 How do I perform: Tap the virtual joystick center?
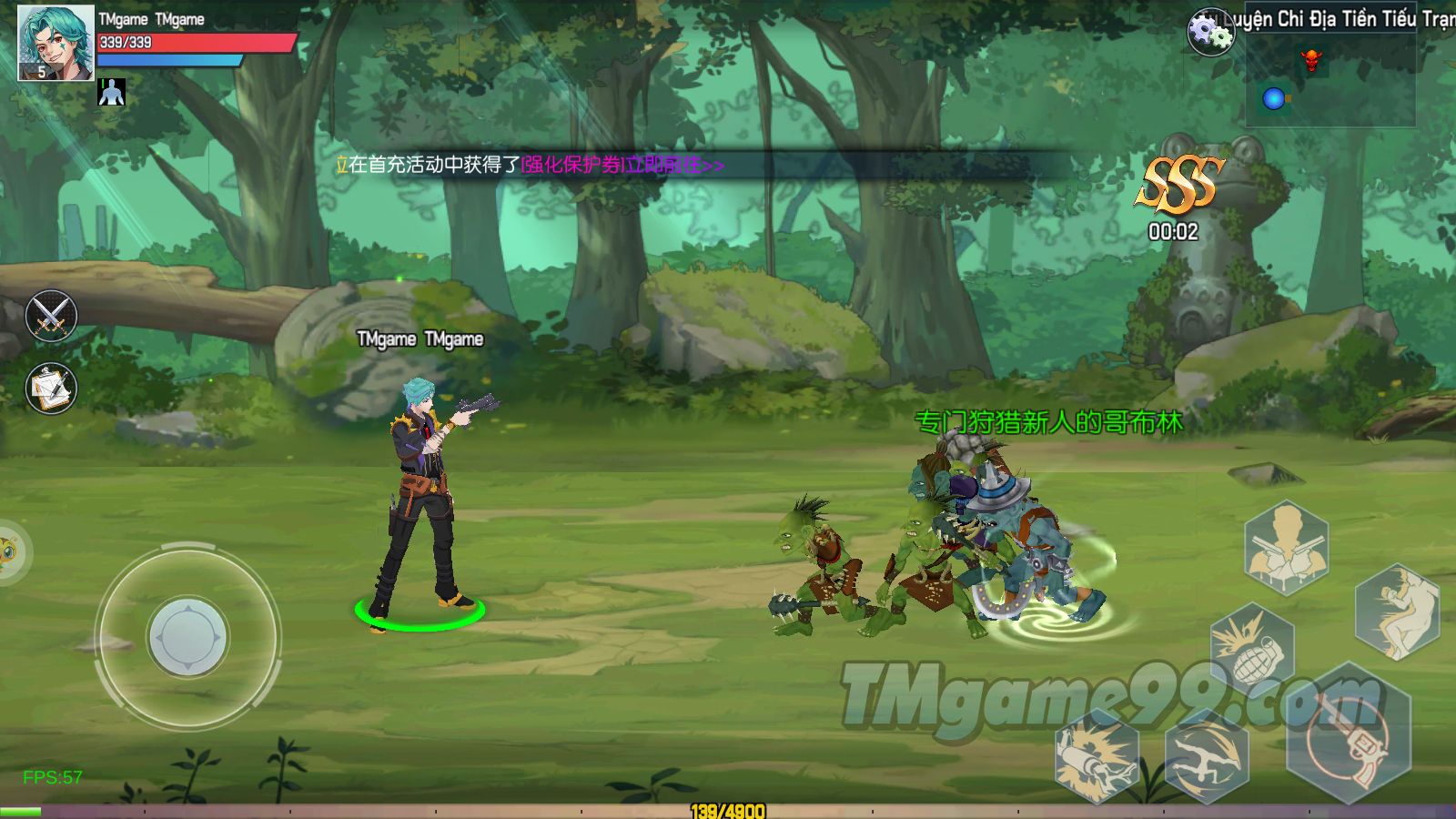[187, 637]
